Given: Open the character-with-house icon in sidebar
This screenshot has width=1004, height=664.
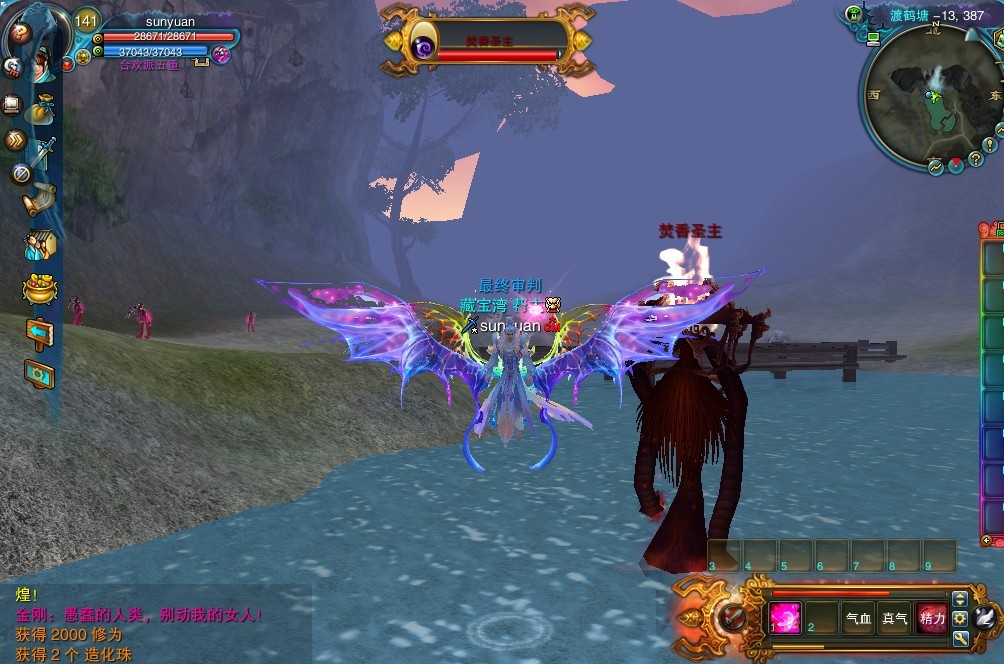Looking at the screenshot, I should [40, 244].
